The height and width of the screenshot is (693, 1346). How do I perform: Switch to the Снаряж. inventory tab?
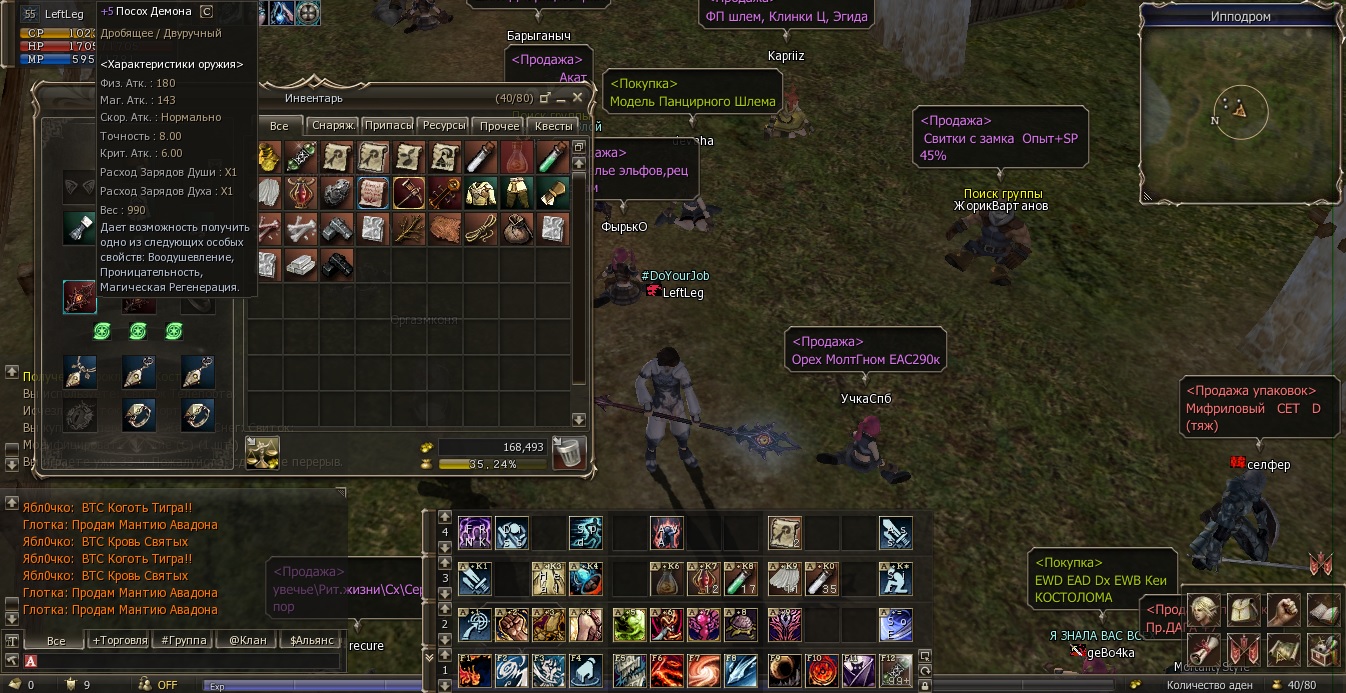click(332, 126)
